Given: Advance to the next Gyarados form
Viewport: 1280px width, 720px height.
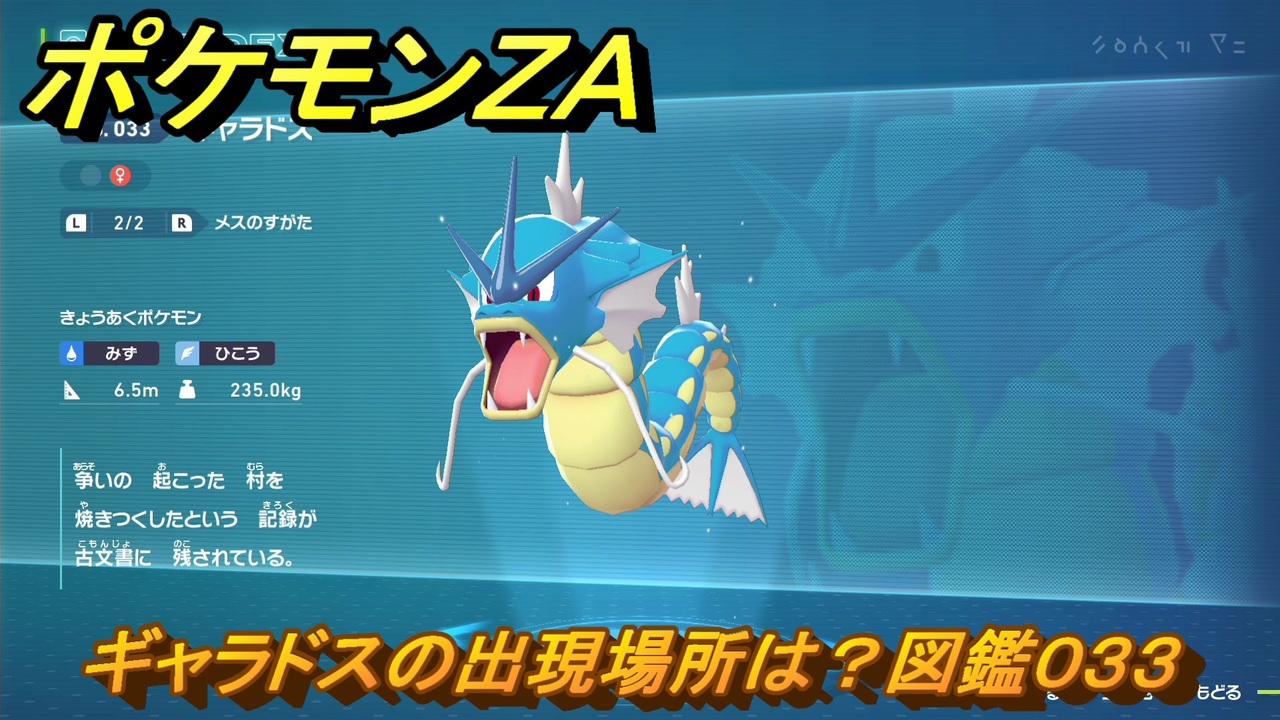Looking at the screenshot, I should [x=180, y=224].
